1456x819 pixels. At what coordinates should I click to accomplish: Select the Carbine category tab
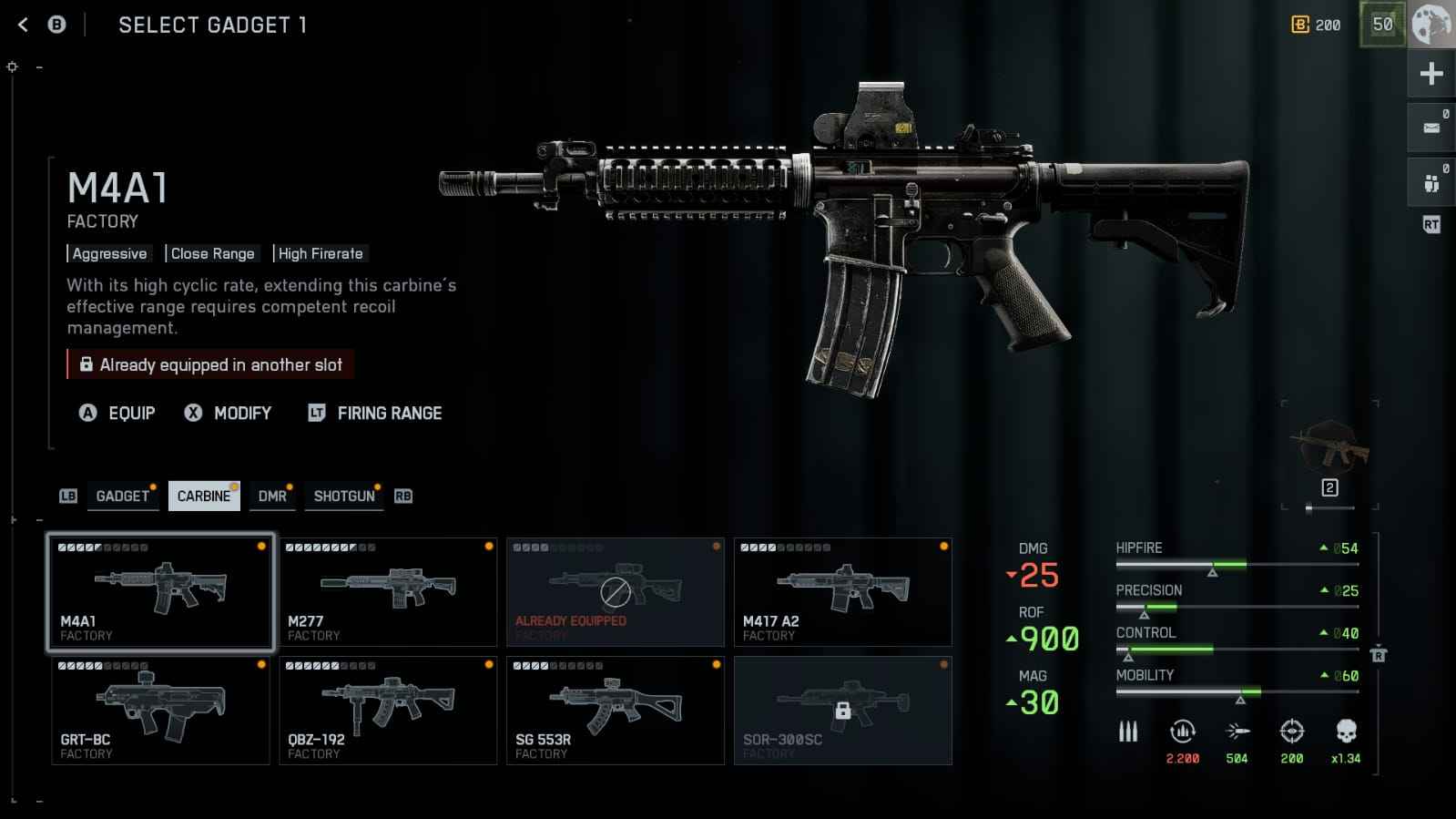point(204,497)
